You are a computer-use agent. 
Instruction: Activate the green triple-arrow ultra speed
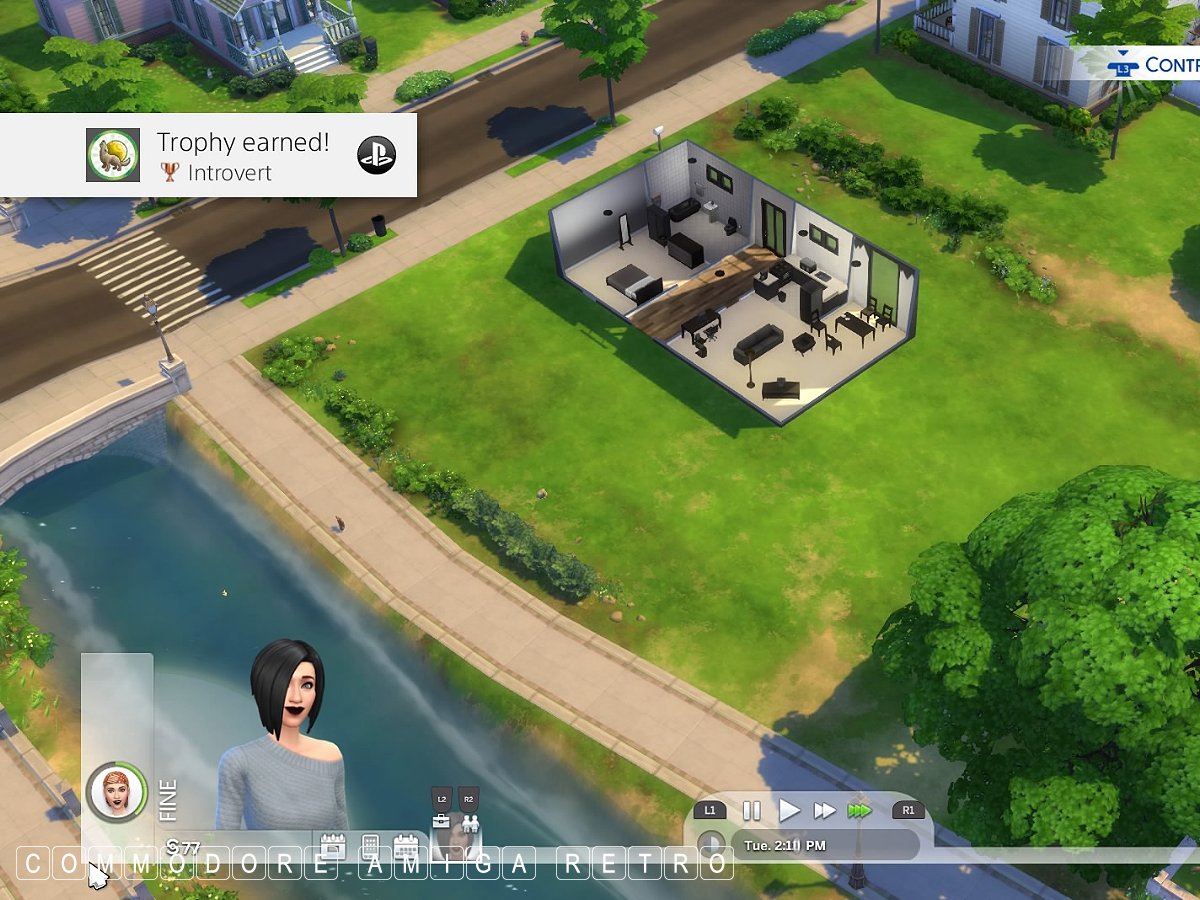click(859, 810)
